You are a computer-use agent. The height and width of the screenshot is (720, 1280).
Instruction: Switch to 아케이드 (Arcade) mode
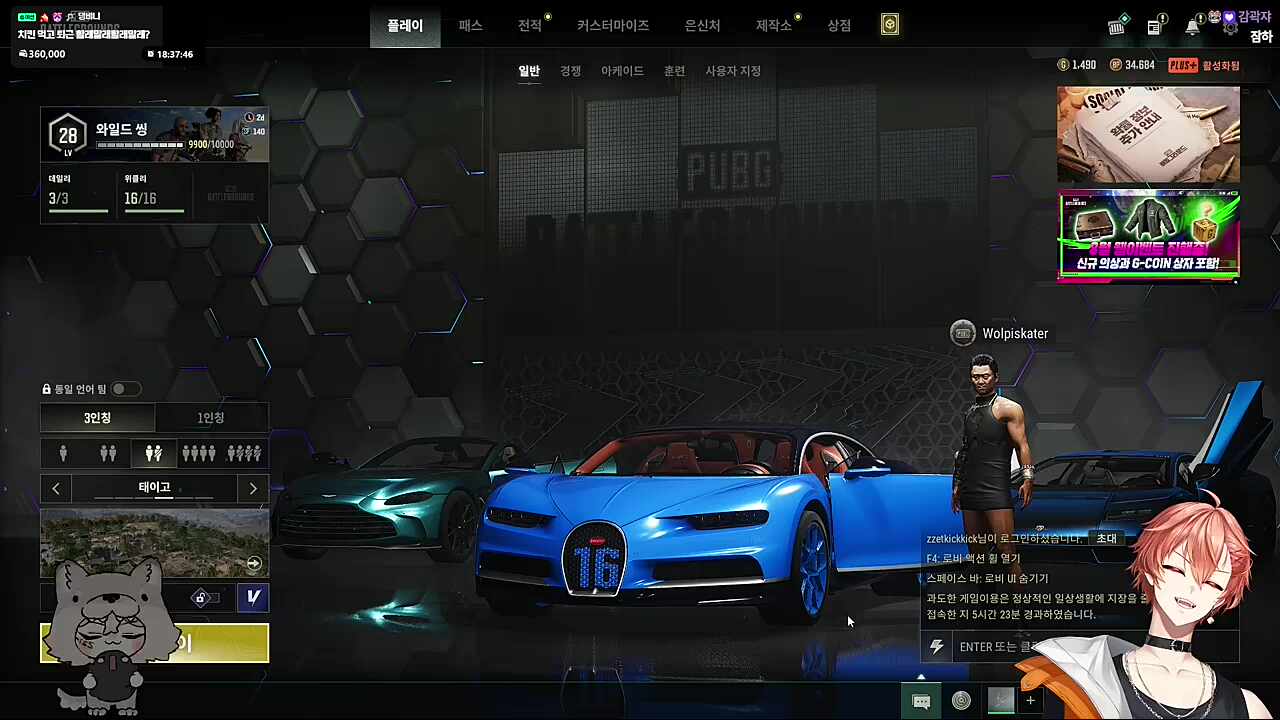622,71
